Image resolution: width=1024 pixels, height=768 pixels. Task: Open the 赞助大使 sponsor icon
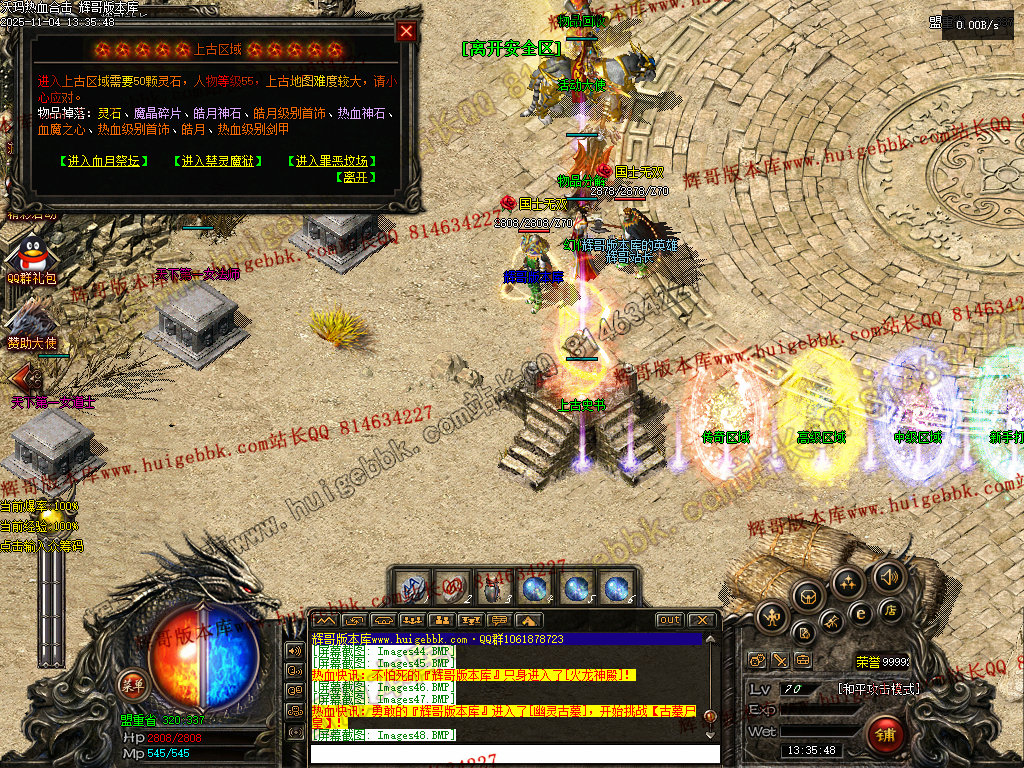[x=31, y=322]
